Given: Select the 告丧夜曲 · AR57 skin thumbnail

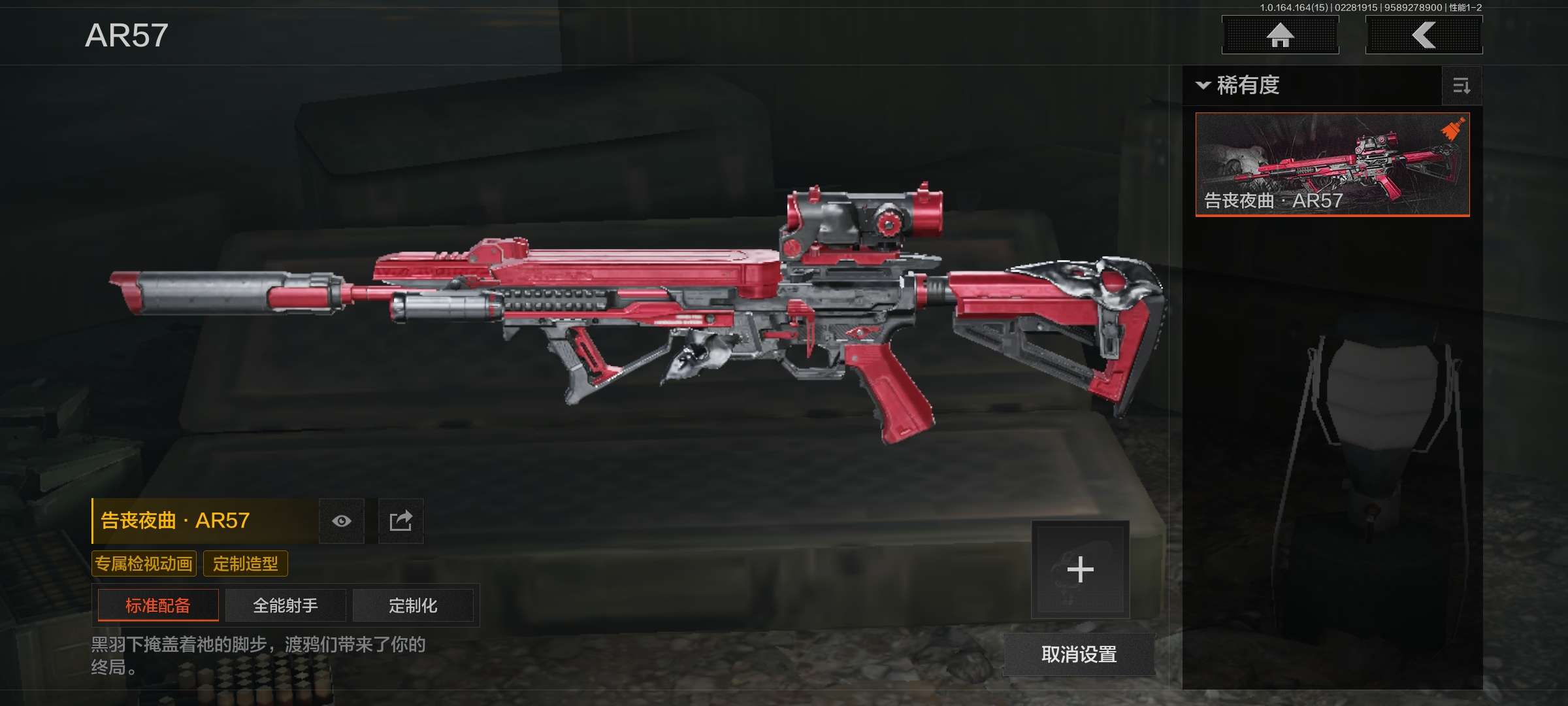Looking at the screenshot, I should pos(1332,164).
